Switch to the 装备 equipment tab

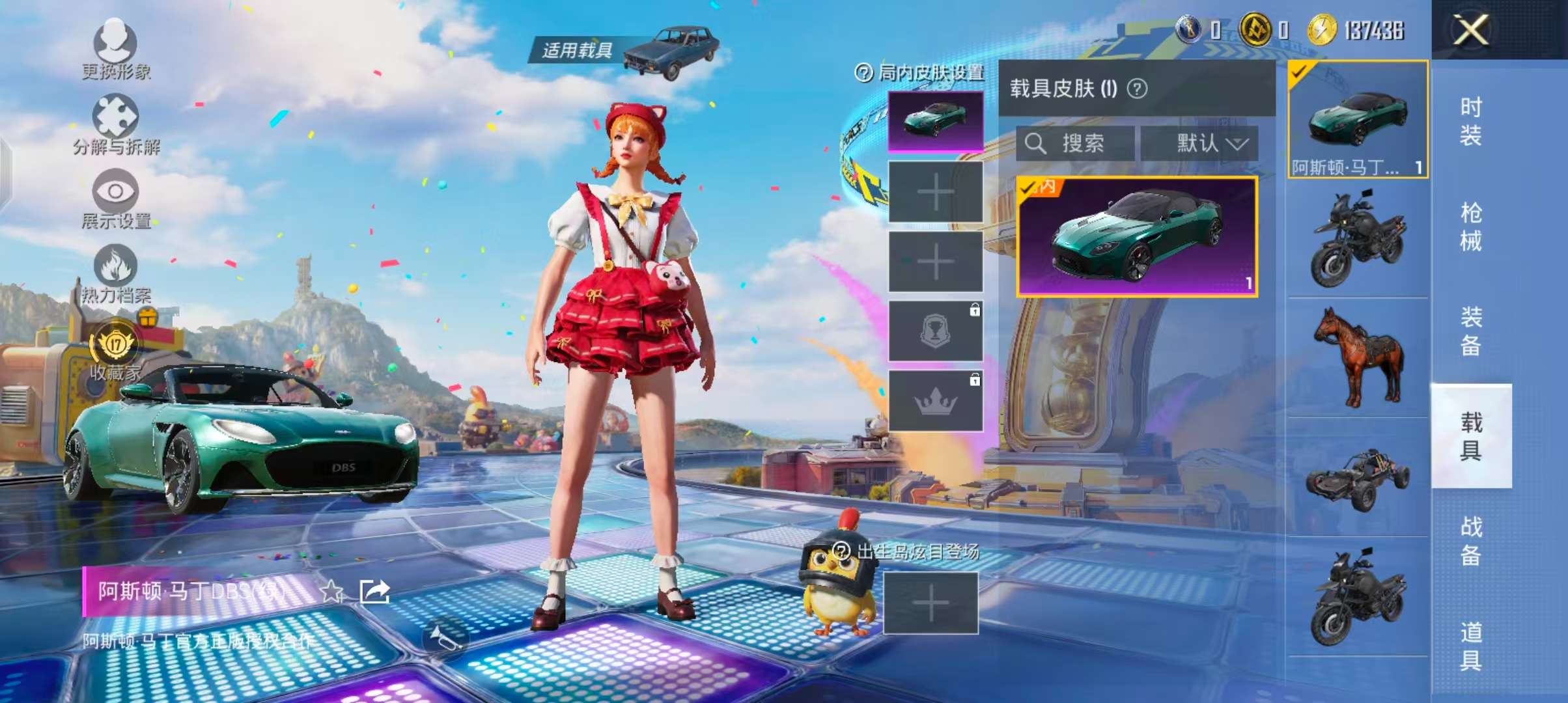pos(1470,331)
